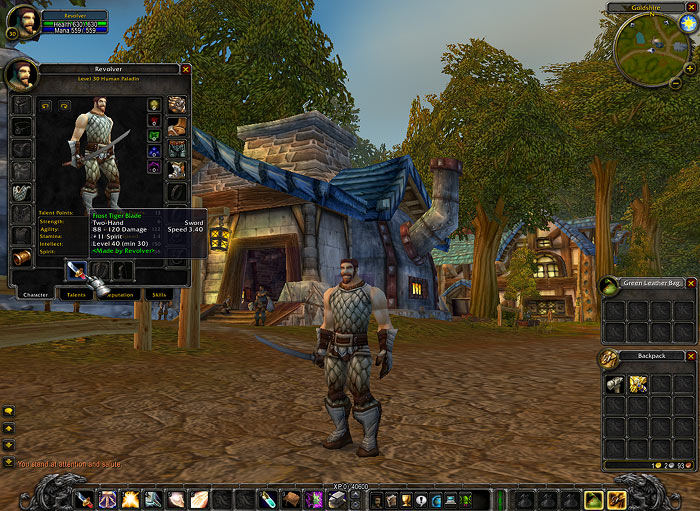Switch to the Talents tab
The width and height of the screenshot is (700, 511).
tap(74, 295)
